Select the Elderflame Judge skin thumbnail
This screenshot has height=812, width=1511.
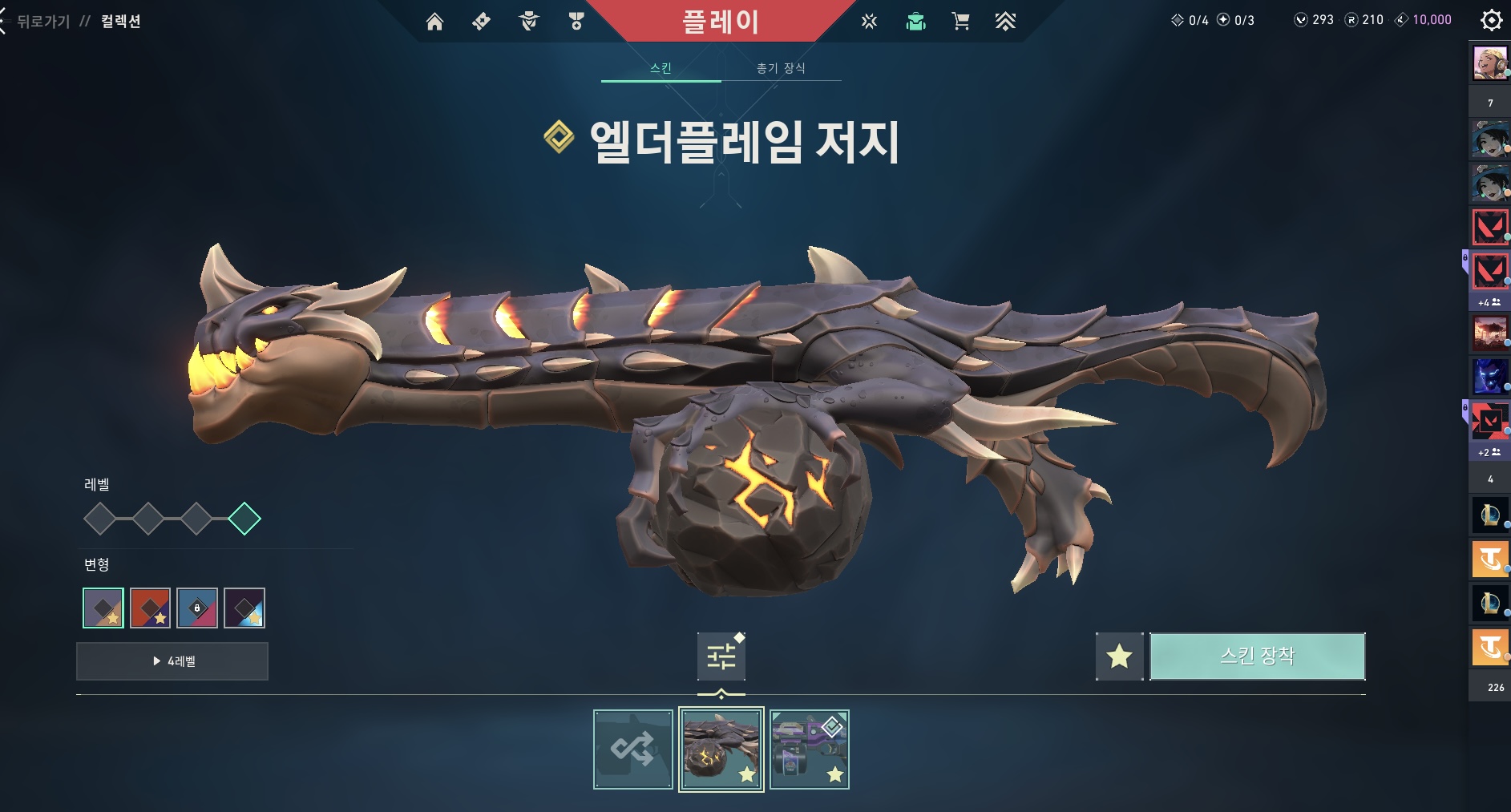tap(721, 749)
